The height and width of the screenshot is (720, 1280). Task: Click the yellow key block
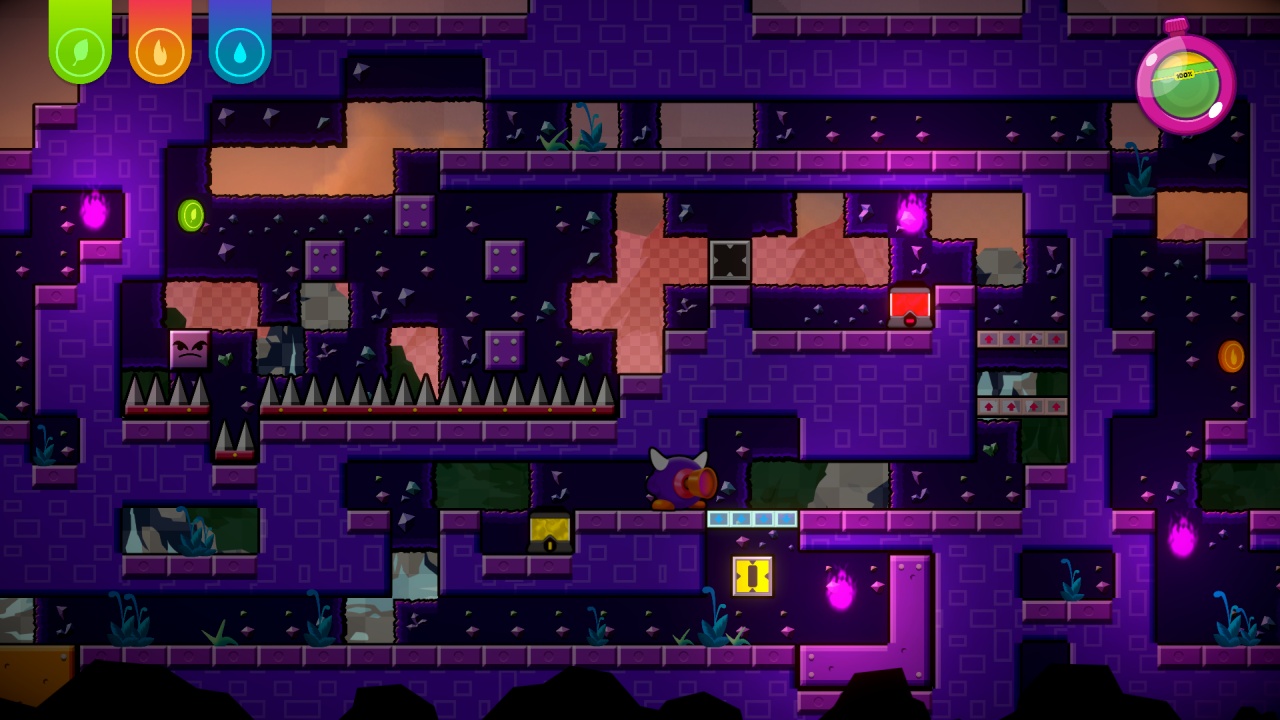coord(750,578)
